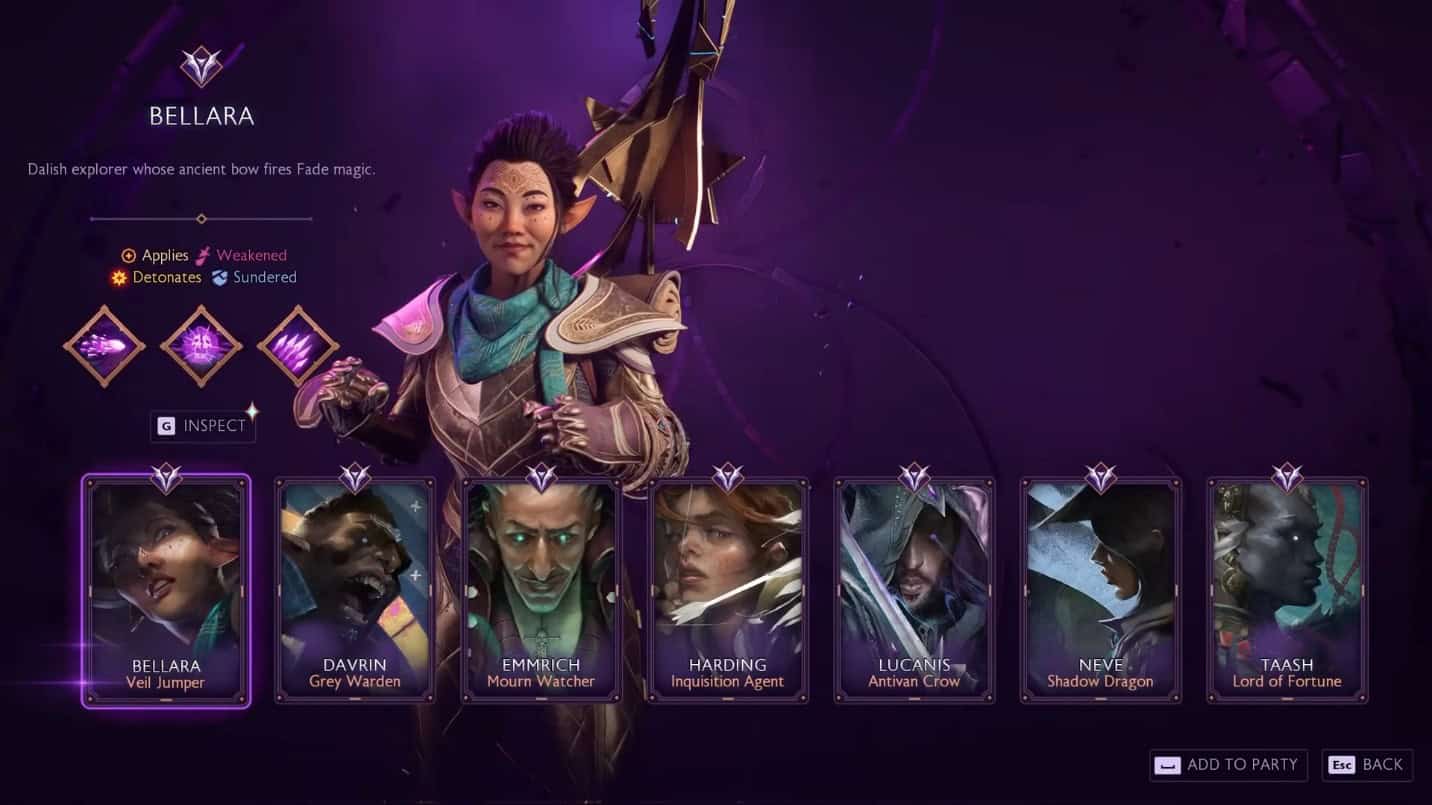Click the Add to Party button
This screenshot has height=805, width=1432.
click(x=1229, y=765)
